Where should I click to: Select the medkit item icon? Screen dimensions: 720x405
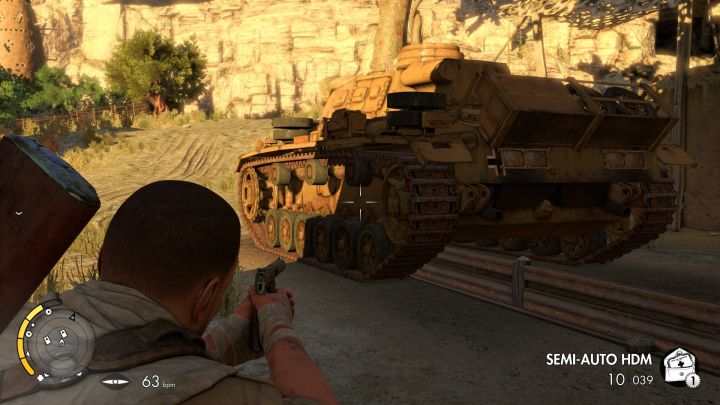(680, 366)
